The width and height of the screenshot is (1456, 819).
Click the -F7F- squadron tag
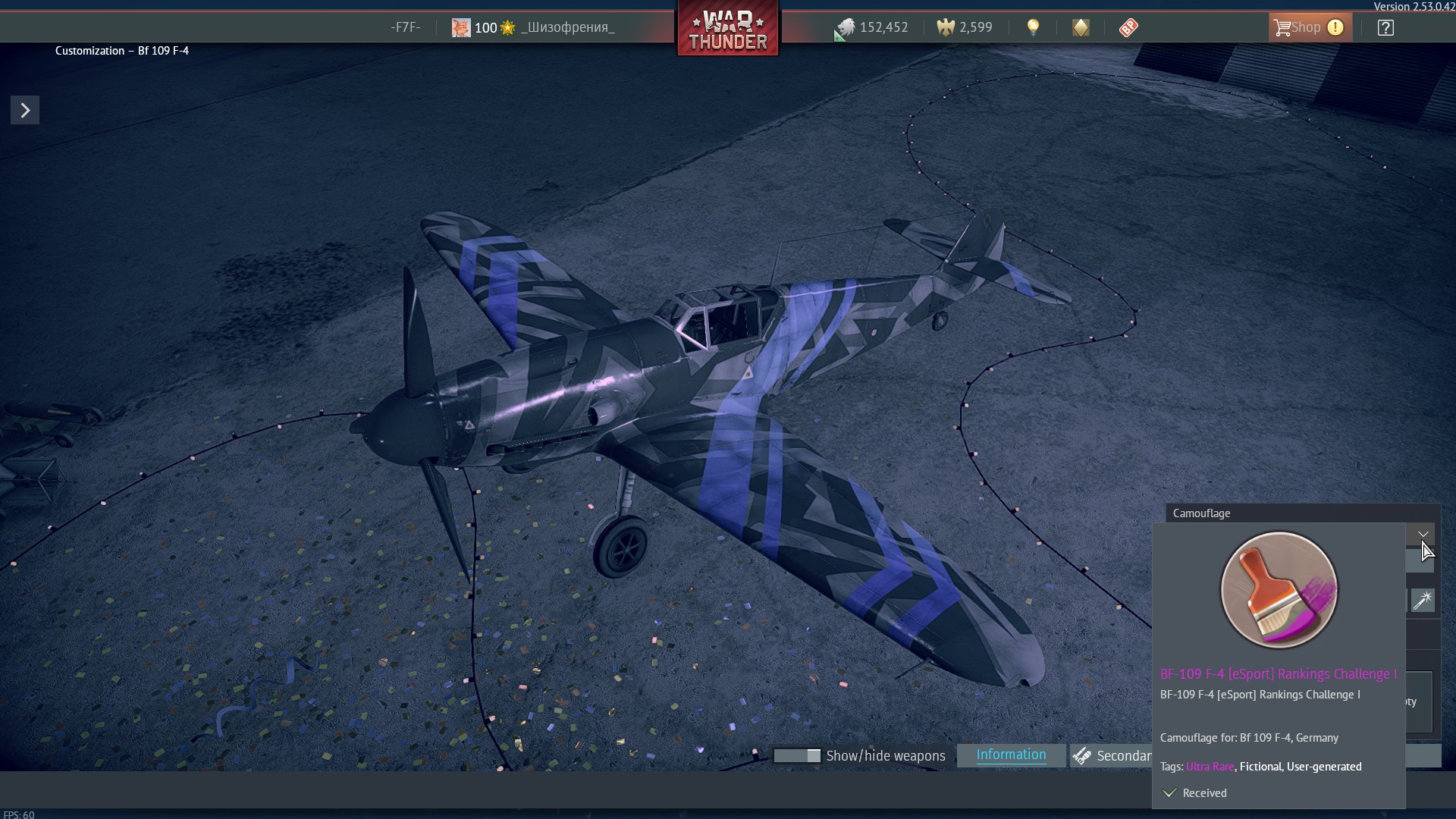(405, 28)
